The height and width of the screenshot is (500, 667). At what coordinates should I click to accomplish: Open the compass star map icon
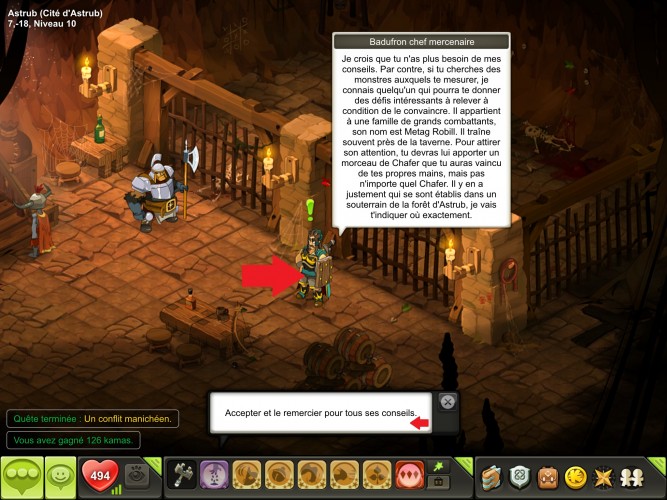pyautogui.click(x=605, y=476)
